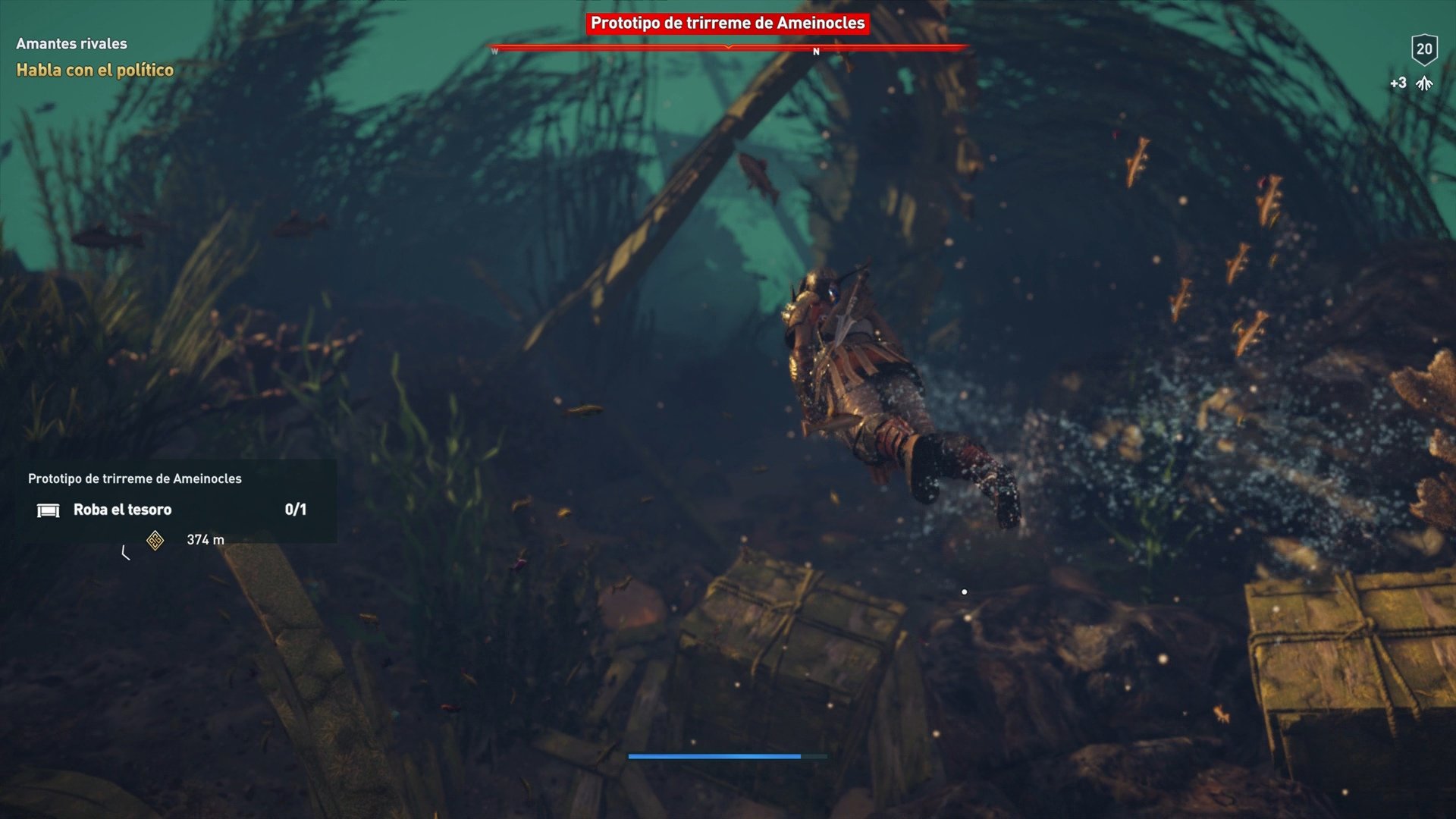Toggle tracking of 'Prototipo de trirreme de Ameinocles'
The height and width of the screenshot is (819, 1456).
(728, 24)
